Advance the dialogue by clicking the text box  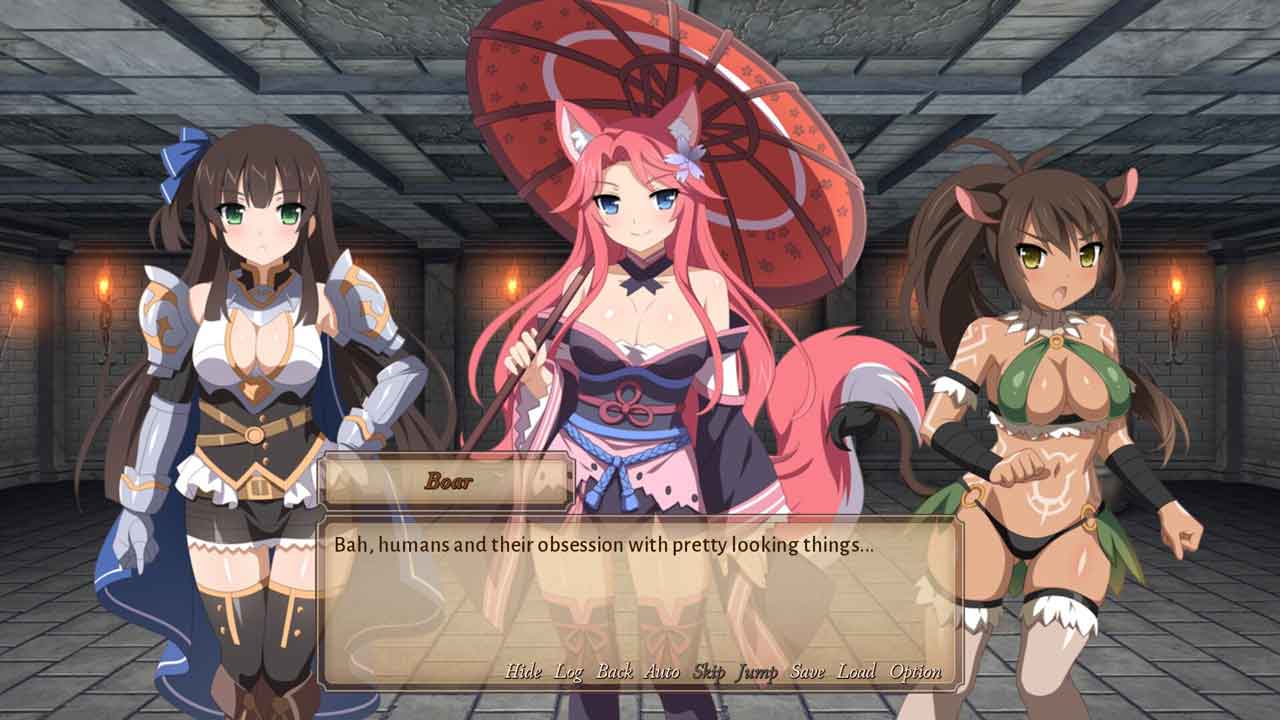[640, 600]
